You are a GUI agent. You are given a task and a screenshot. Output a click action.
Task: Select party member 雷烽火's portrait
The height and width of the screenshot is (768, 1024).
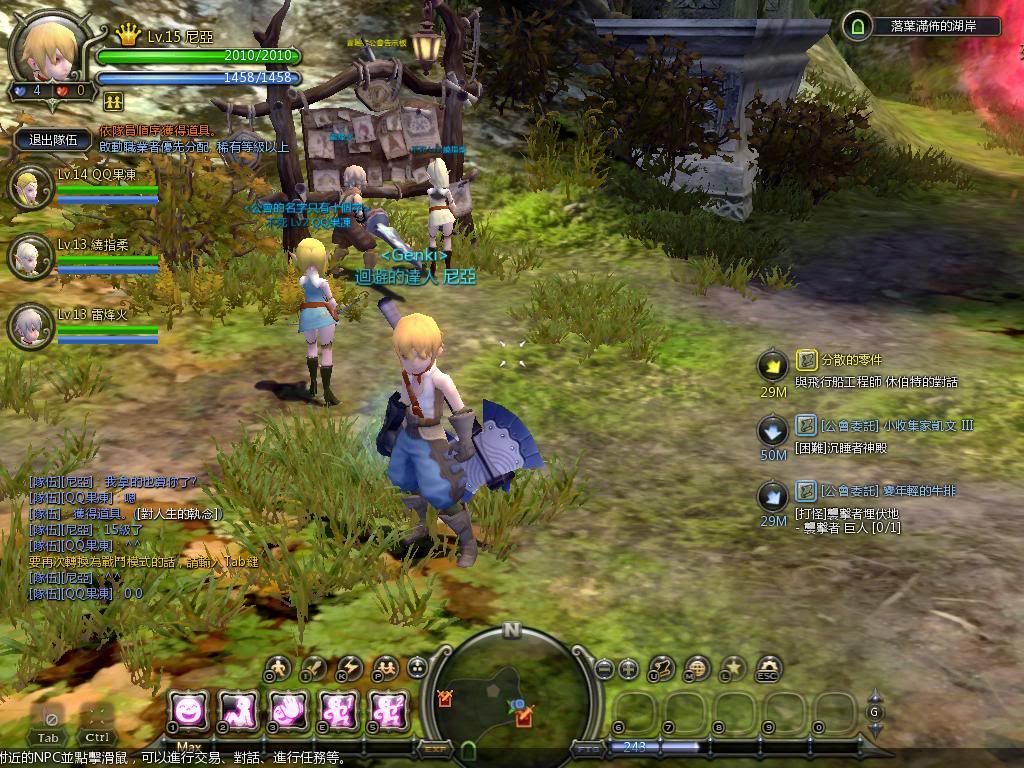[29, 326]
